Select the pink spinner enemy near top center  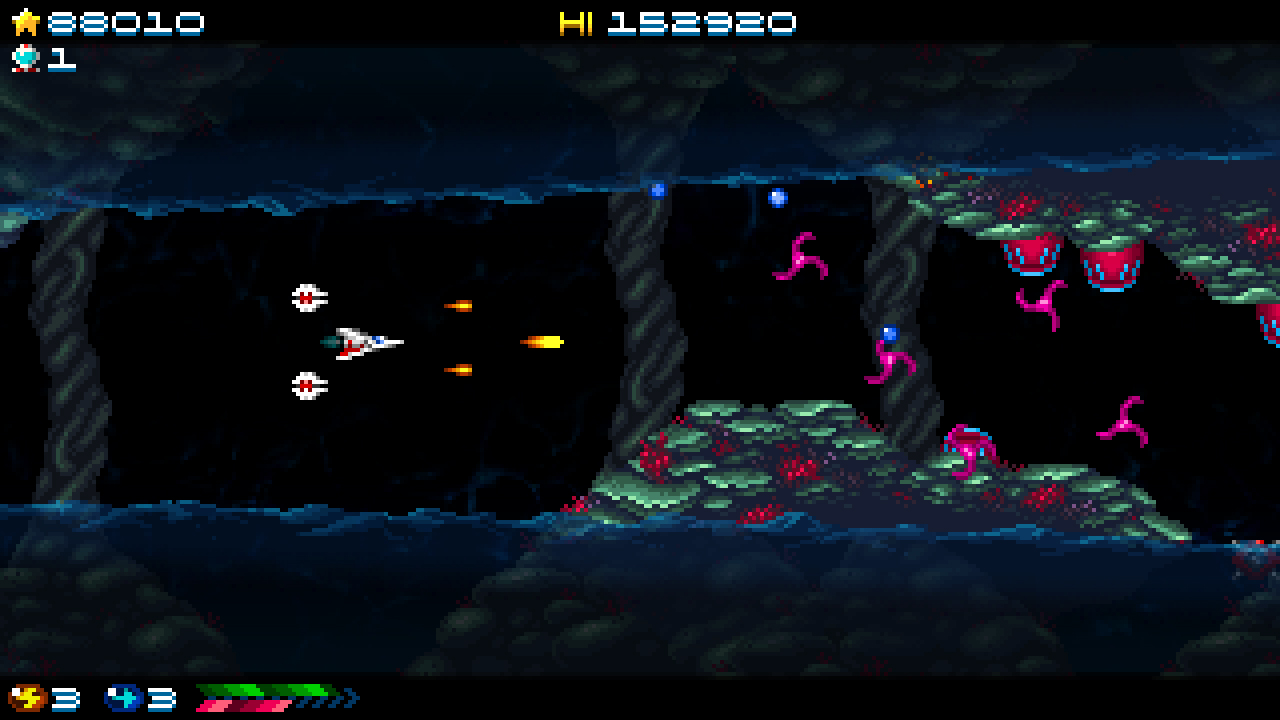click(x=800, y=258)
